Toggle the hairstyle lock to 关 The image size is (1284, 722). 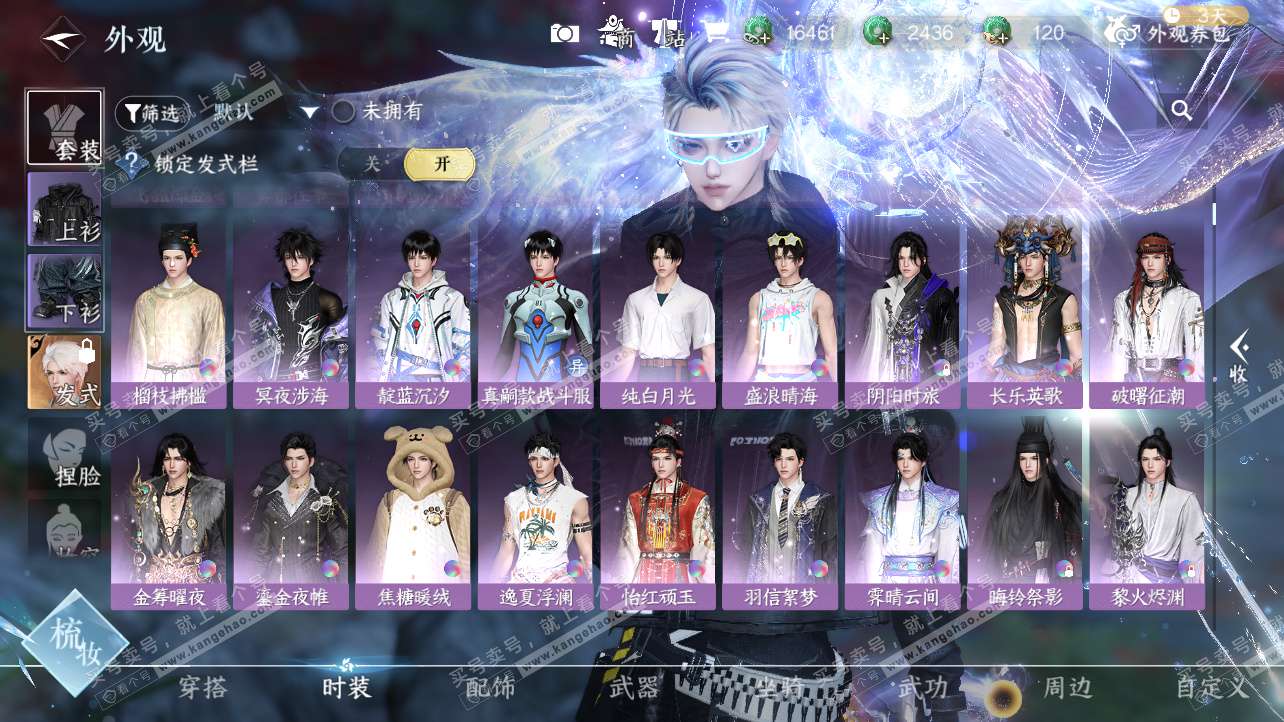click(372, 164)
